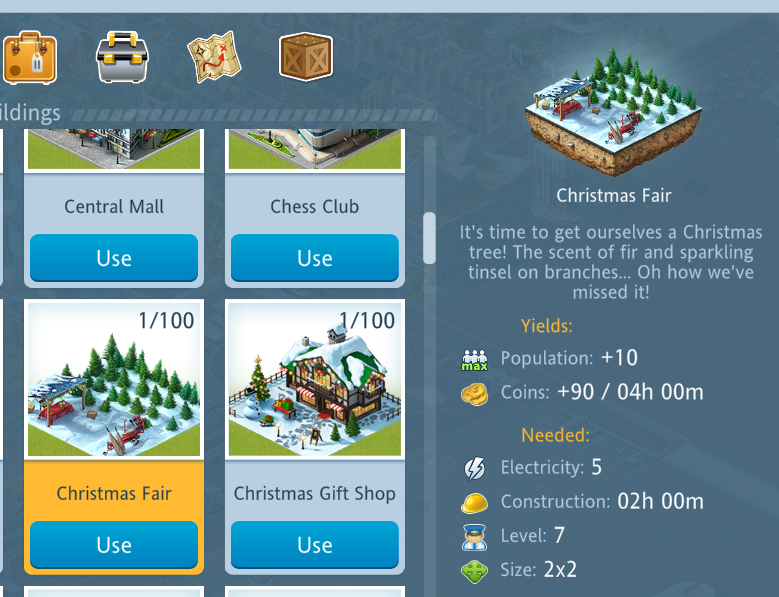The image size is (779, 597).
Task: Click the buildings list scrollbar handle
Action: [430, 237]
